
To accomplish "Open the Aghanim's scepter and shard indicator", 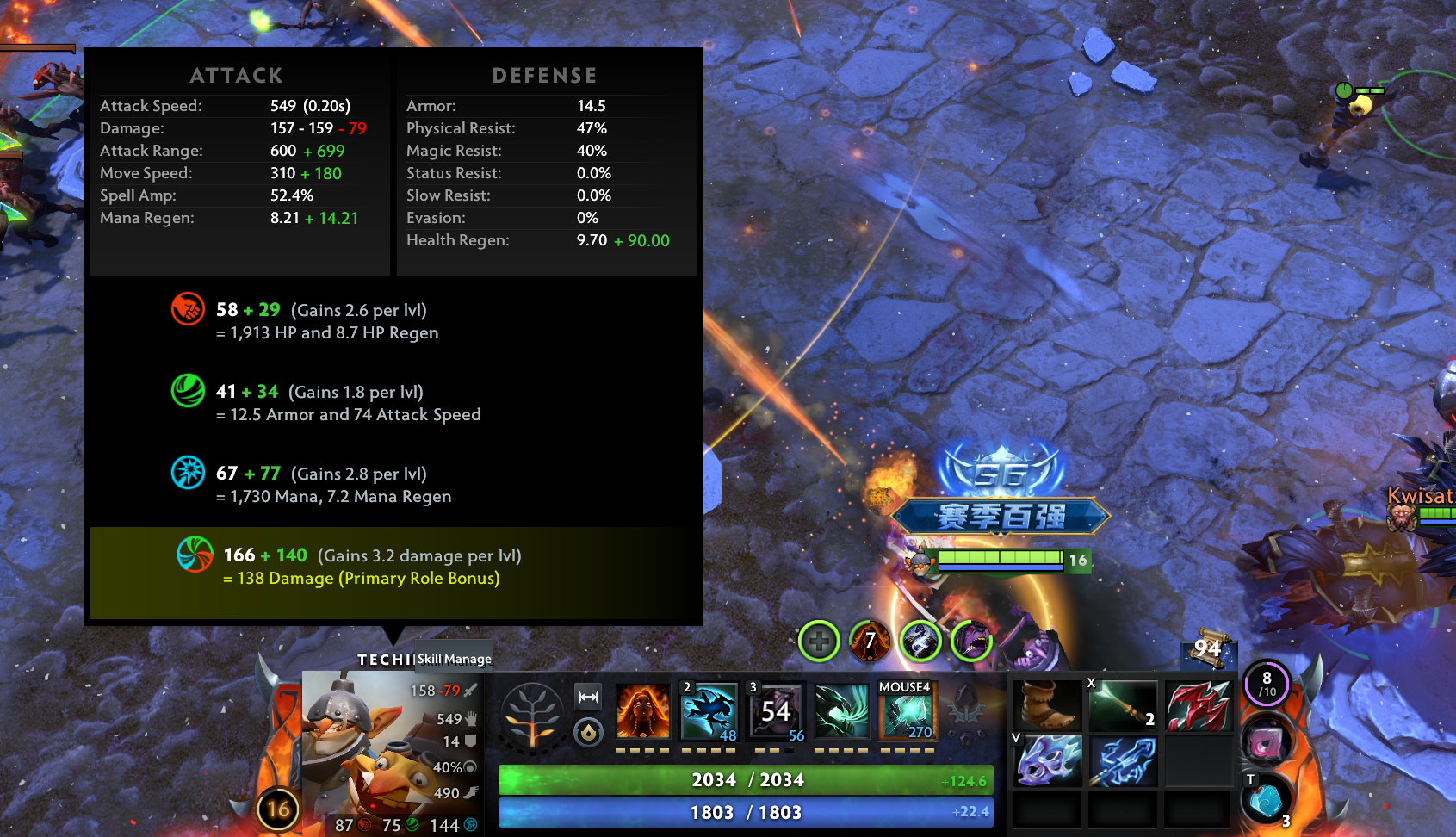I will pos(966,713).
